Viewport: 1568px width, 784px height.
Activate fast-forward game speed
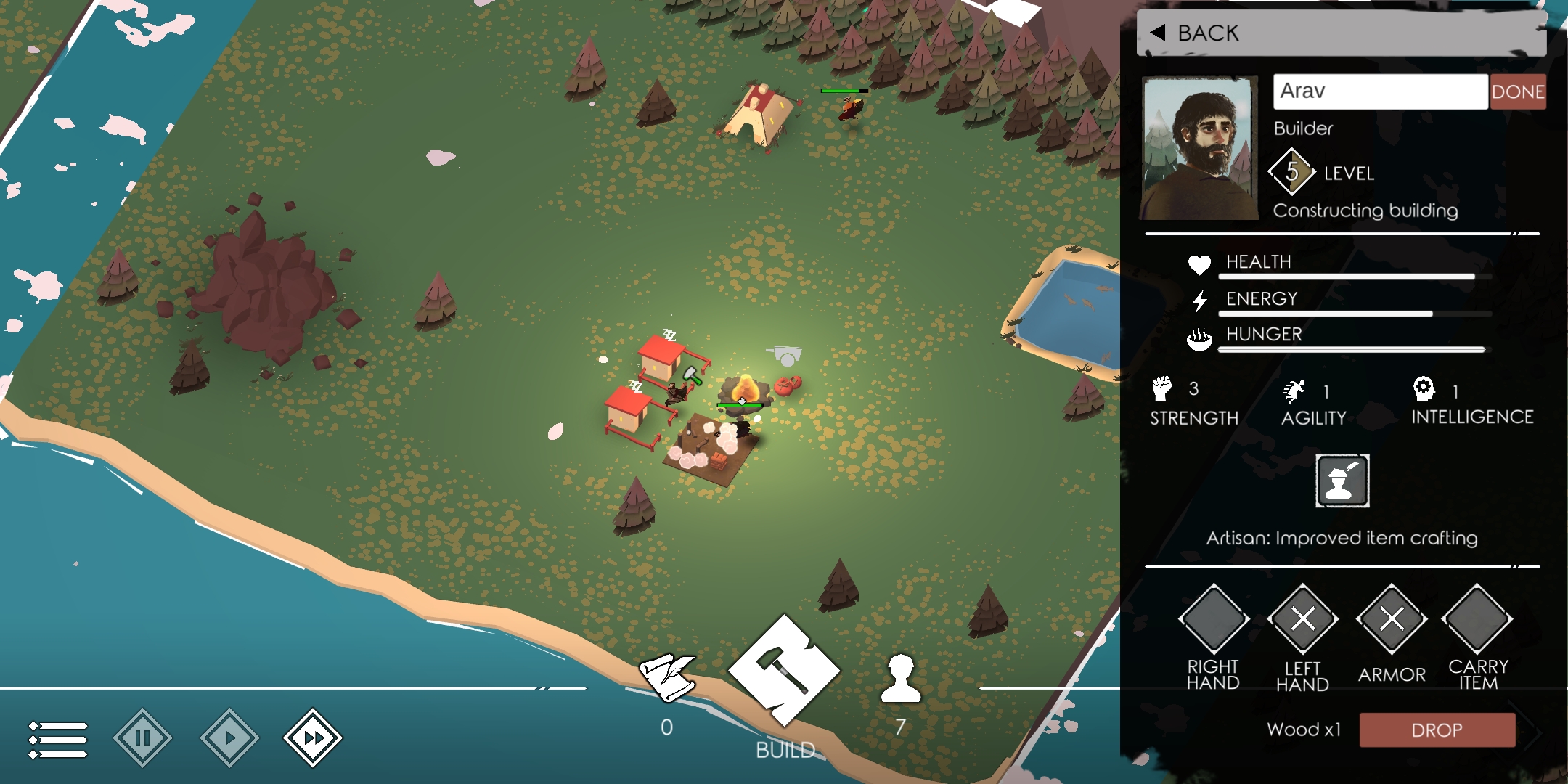pyautogui.click(x=313, y=738)
